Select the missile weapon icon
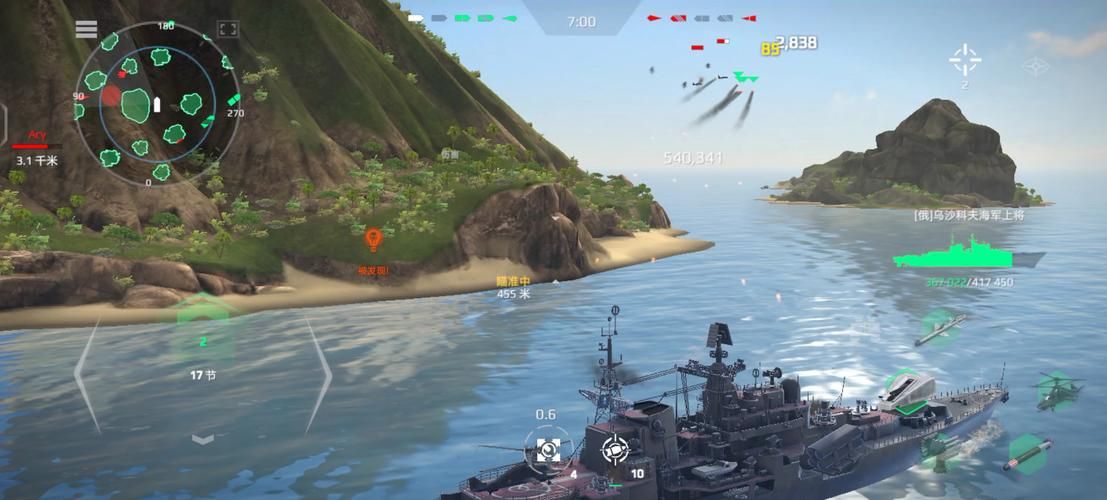This screenshot has height=500, width=1107. pos(940,327)
